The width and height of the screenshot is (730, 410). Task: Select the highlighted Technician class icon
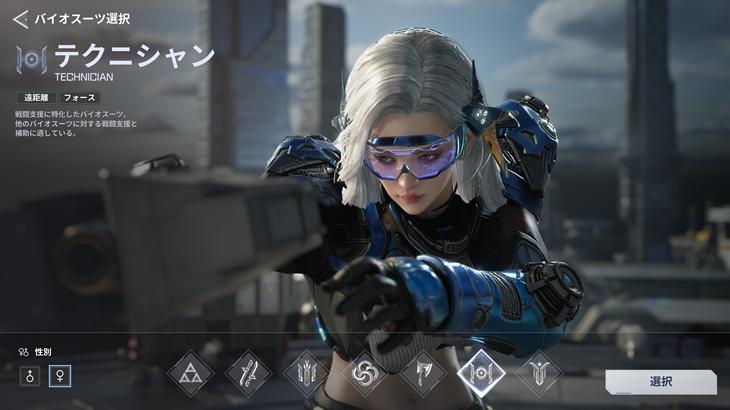480,373
